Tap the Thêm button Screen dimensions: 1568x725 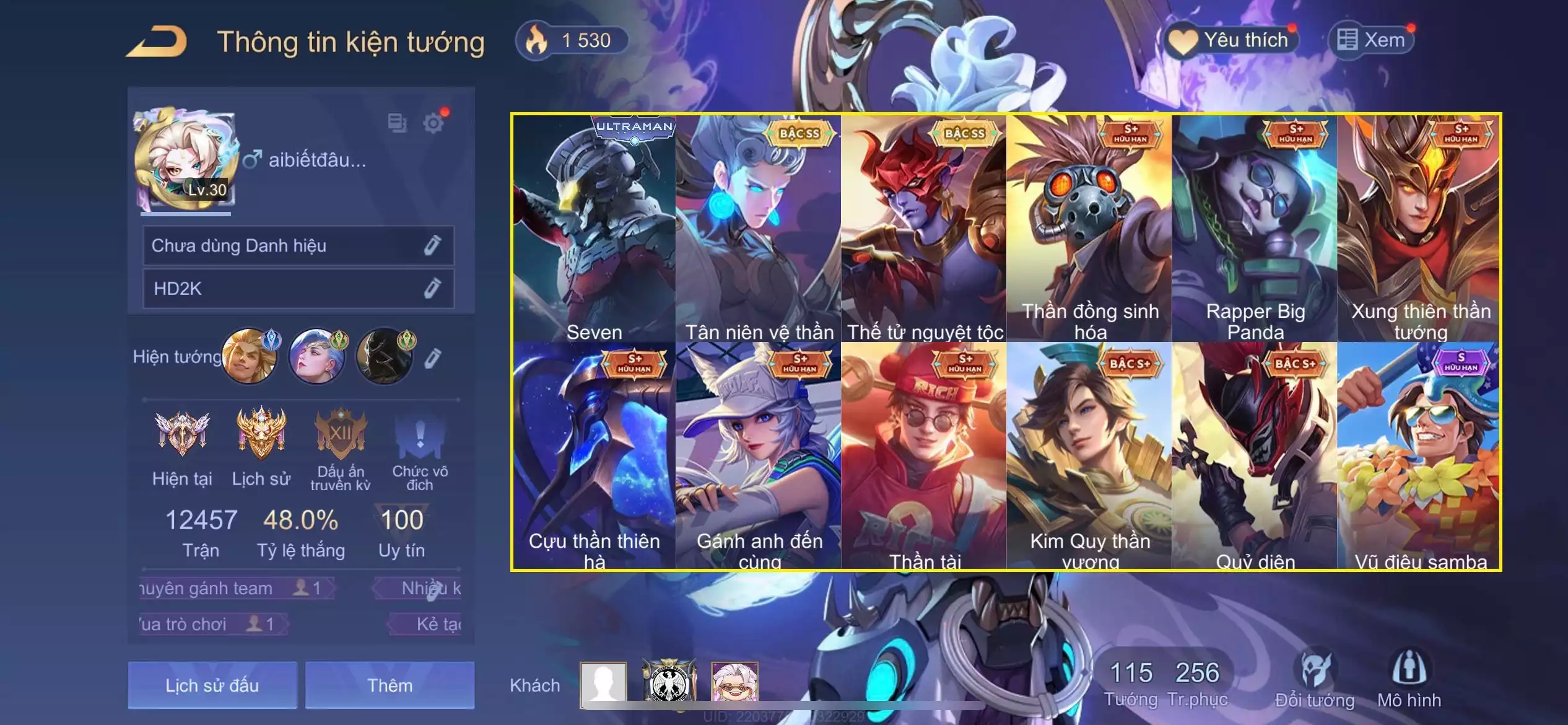390,685
